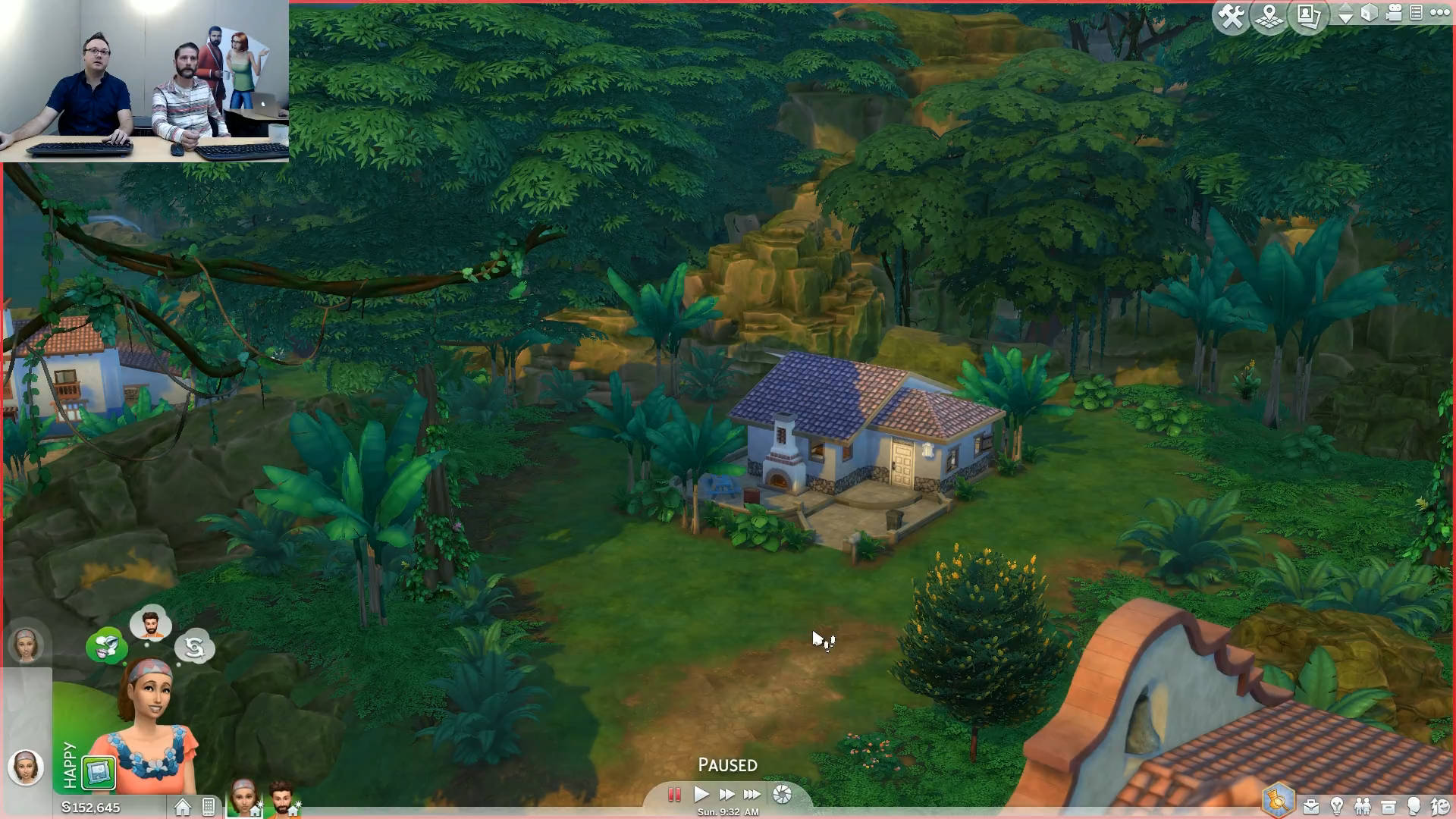1456x819 pixels.
Task: Open camera controls with the video camera icon
Action: point(1393,13)
